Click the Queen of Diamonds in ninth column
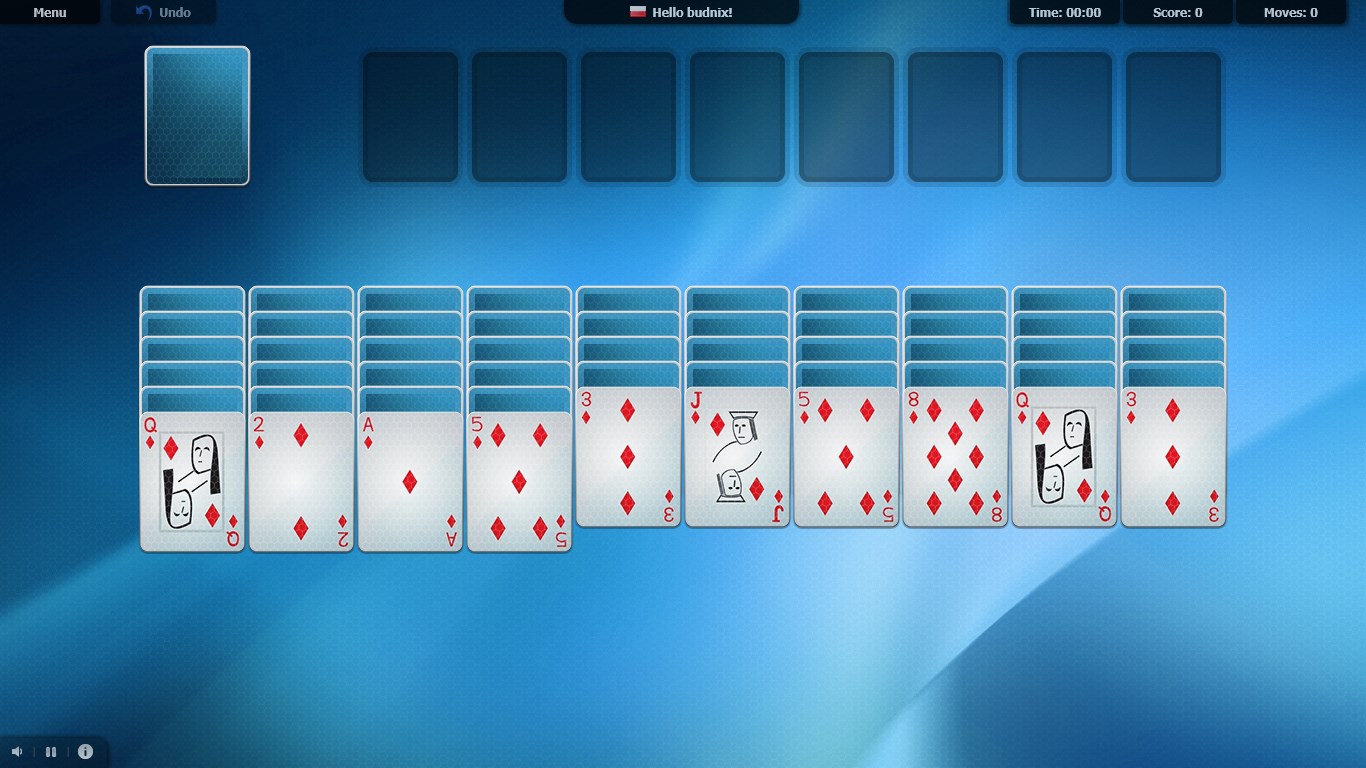 1064,455
